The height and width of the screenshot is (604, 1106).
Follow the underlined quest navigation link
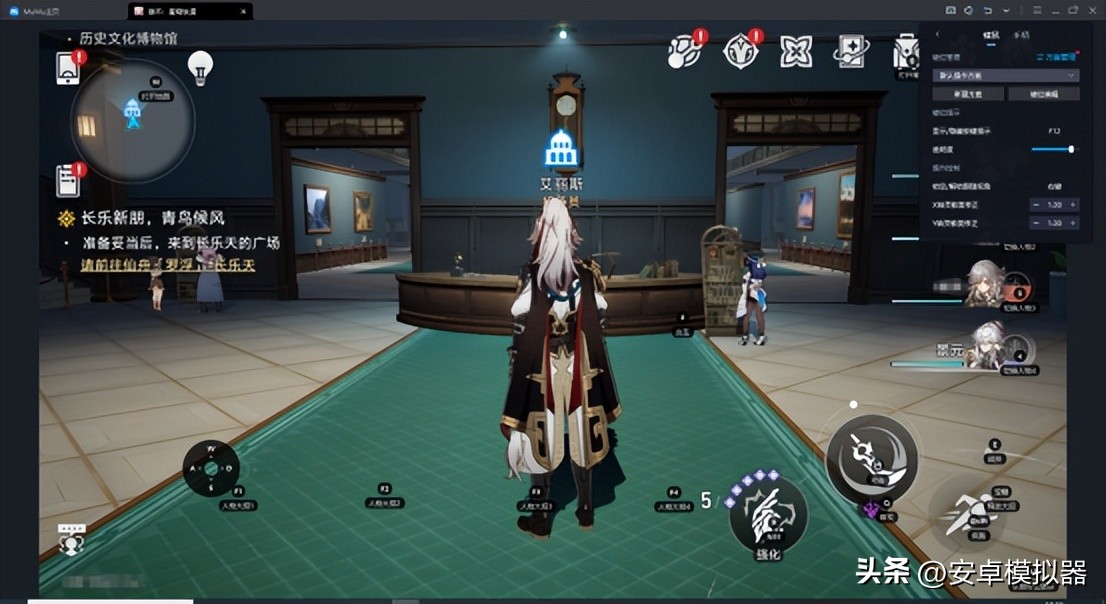[x=167, y=266]
